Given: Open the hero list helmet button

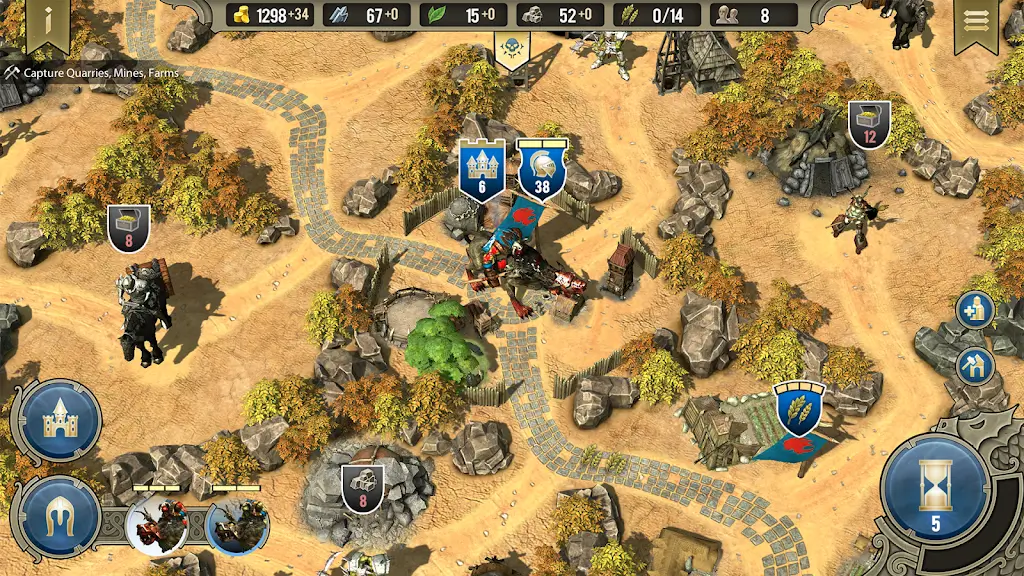Looking at the screenshot, I should point(60,517).
